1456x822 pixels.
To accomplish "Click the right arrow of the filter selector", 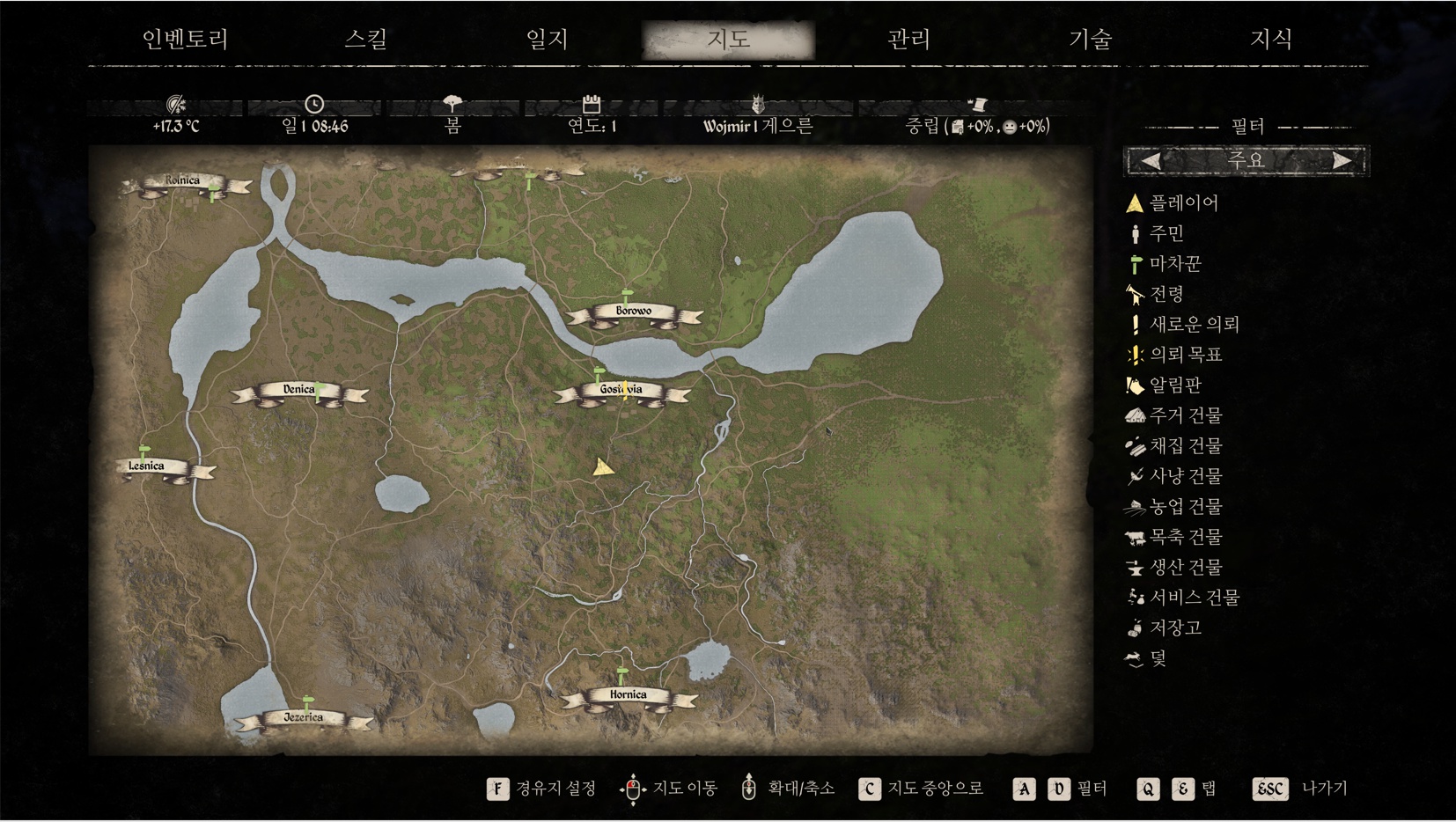I will point(1342,161).
